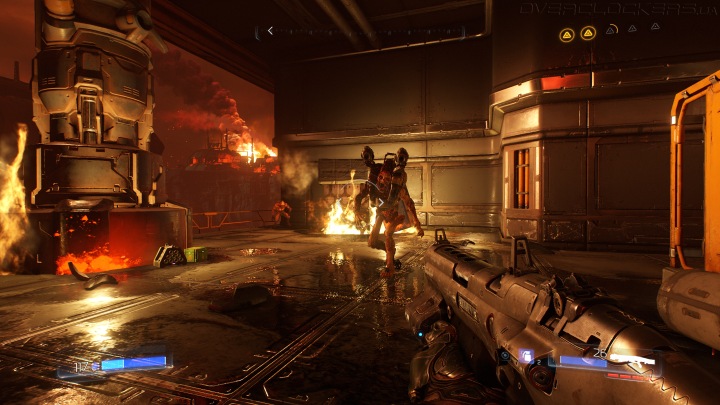This screenshot has height=405, width=720.
Task: Select the frag grenade equipment icon
Action: pyautogui.click(x=527, y=356)
